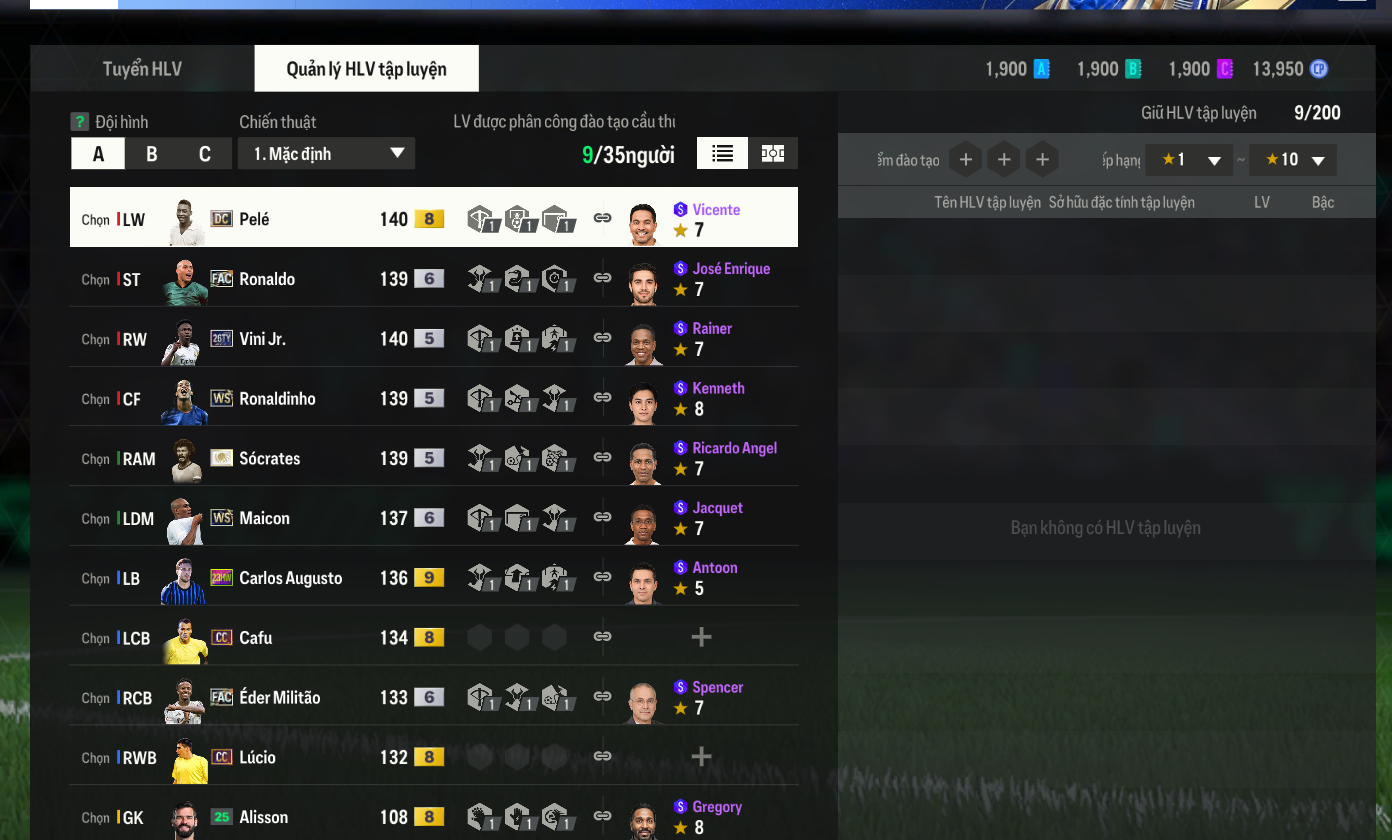Open the minimum star rank dropdown
This screenshot has width=1392, height=840.
[x=1188, y=160]
